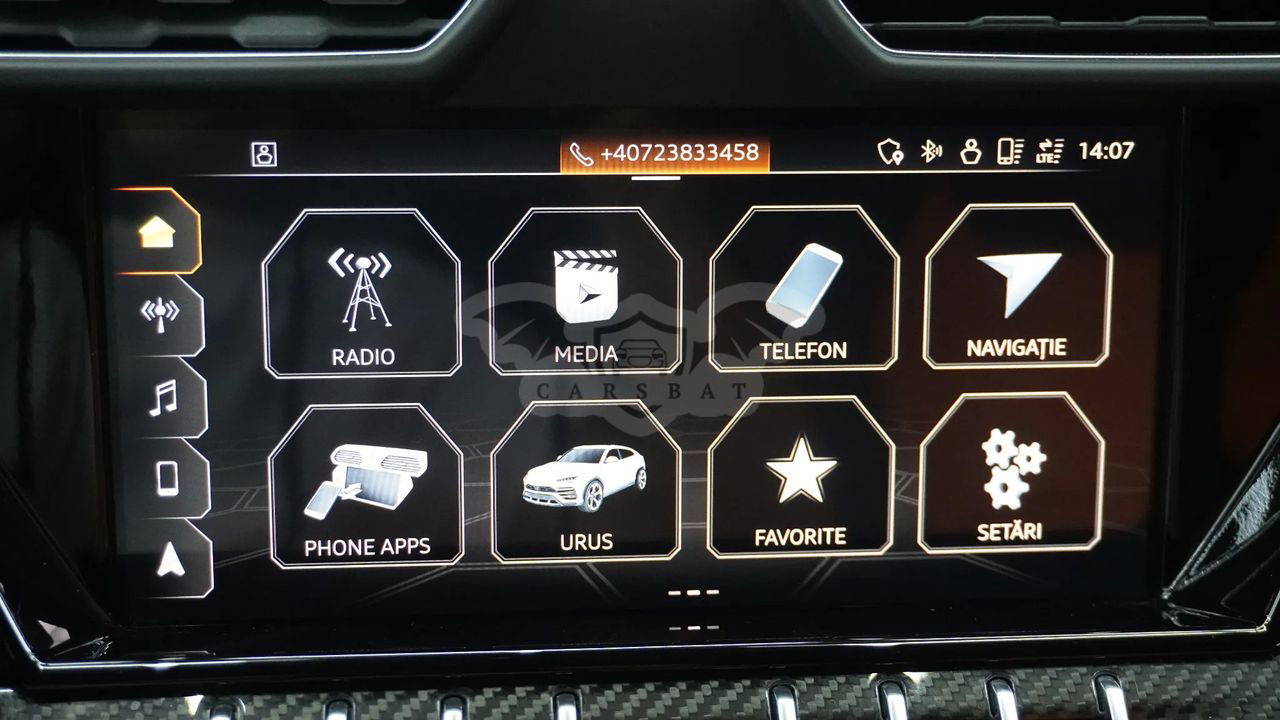
Task: Click the Bluetooth status icon
Action: coord(930,151)
